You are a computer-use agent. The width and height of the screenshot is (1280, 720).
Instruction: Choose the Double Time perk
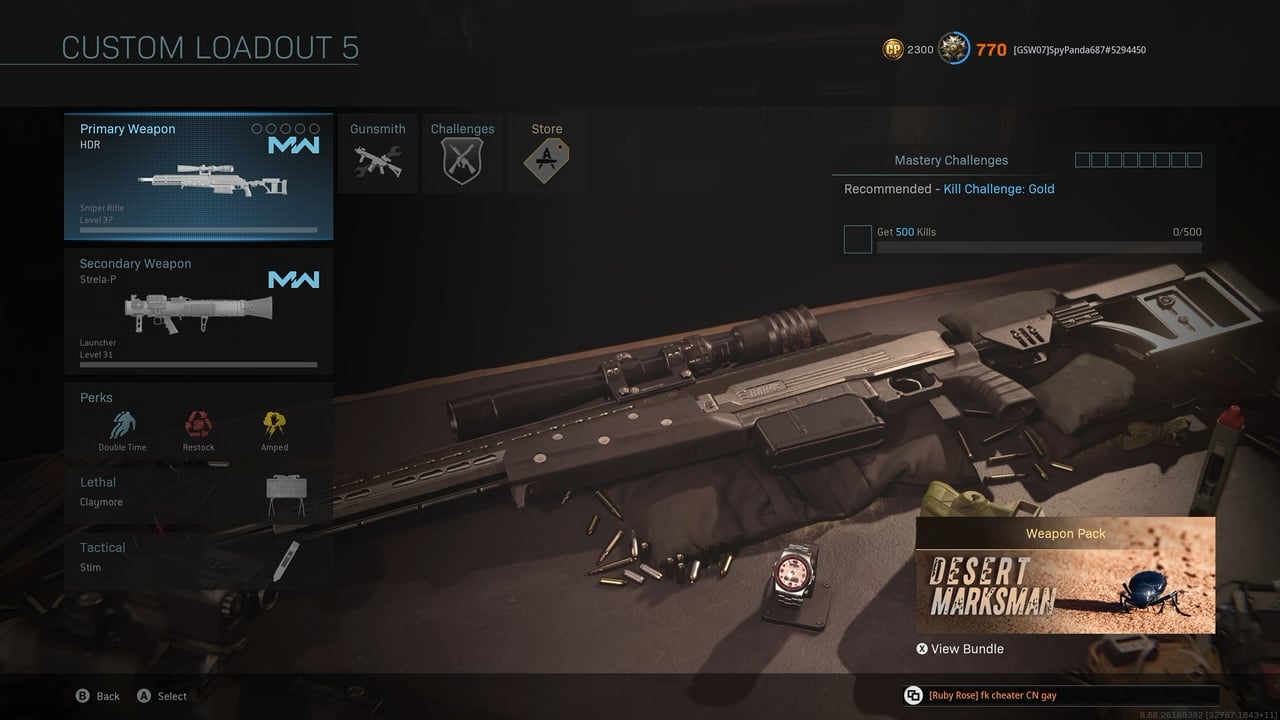tap(122, 429)
